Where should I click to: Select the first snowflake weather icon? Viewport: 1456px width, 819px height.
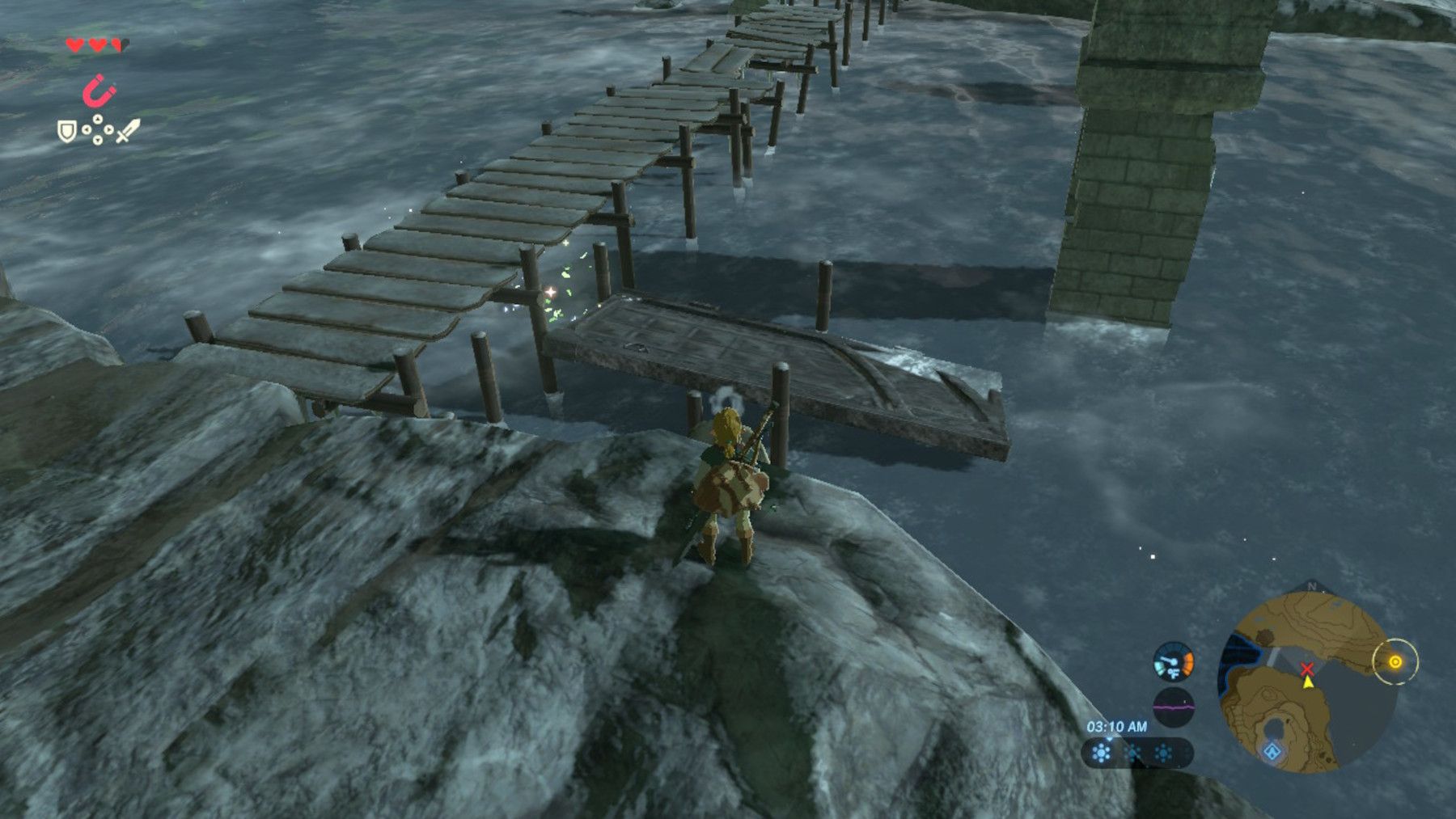[1101, 752]
